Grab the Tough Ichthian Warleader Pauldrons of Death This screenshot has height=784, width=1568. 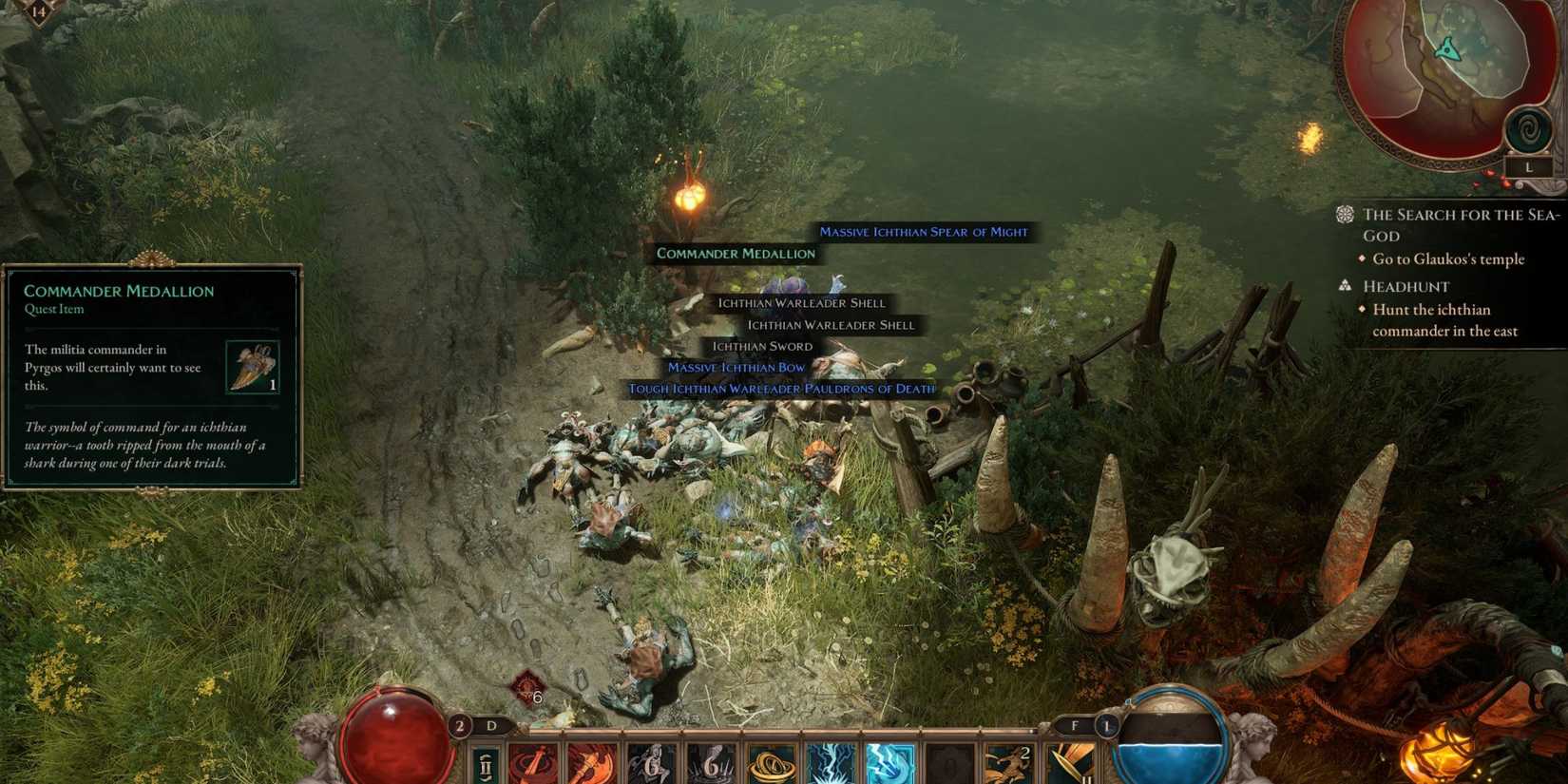(780, 389)
